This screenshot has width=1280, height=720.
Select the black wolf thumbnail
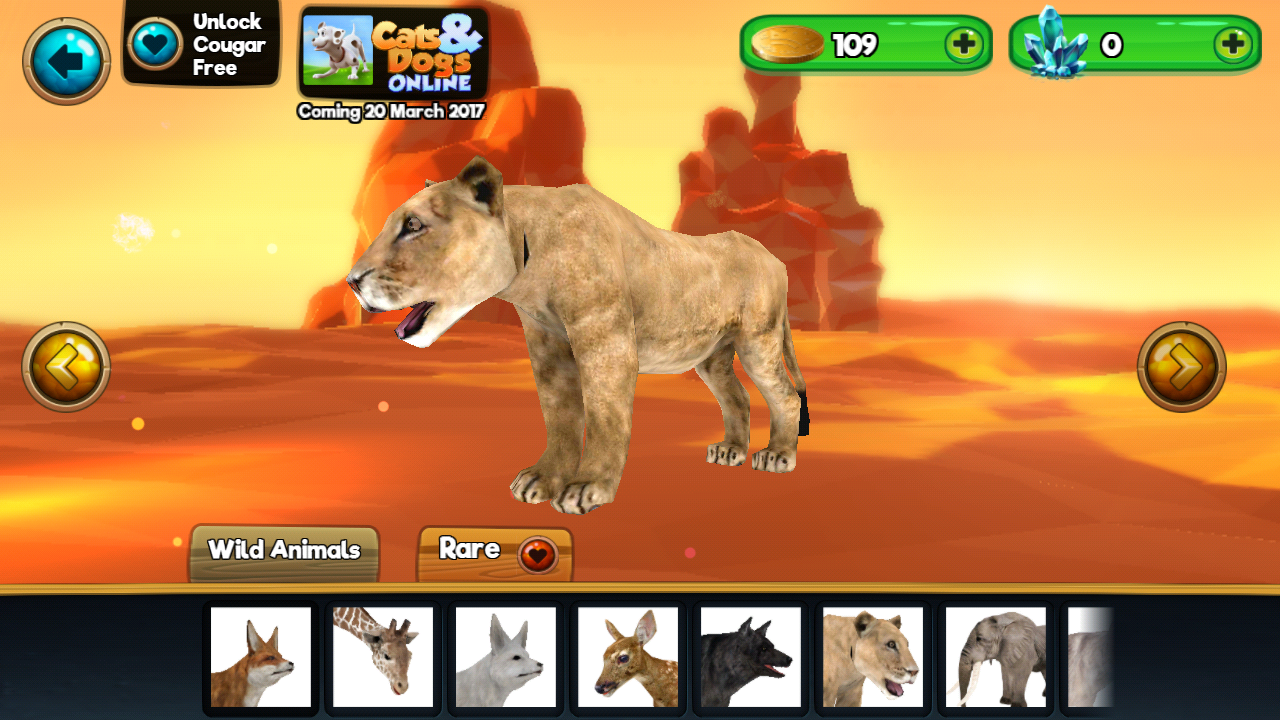[x=750, y=658]
